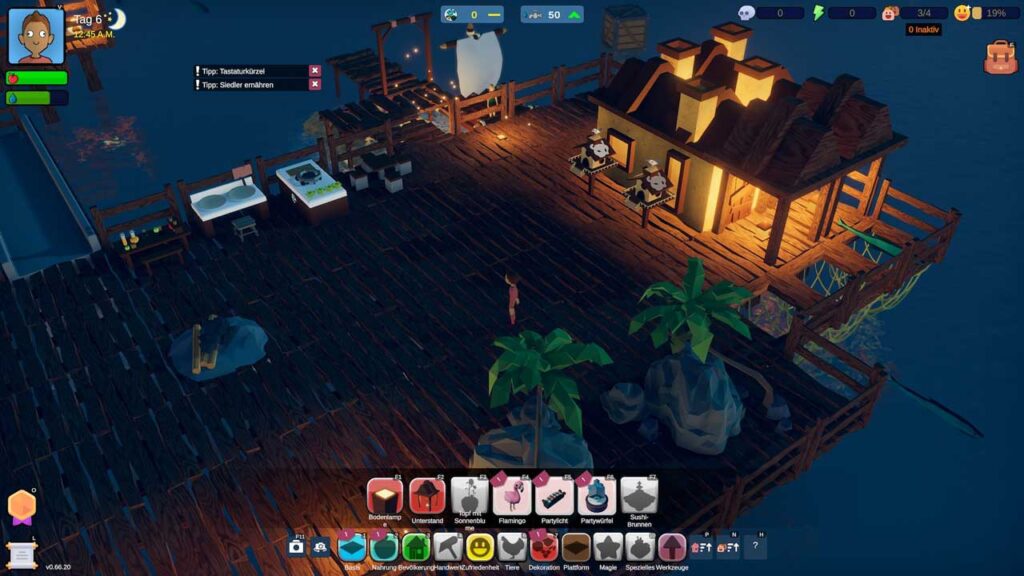This screenshot has height=576, width=1024.
Task: Switch to the Handwerk hammer category
Action: click(447, 547)
